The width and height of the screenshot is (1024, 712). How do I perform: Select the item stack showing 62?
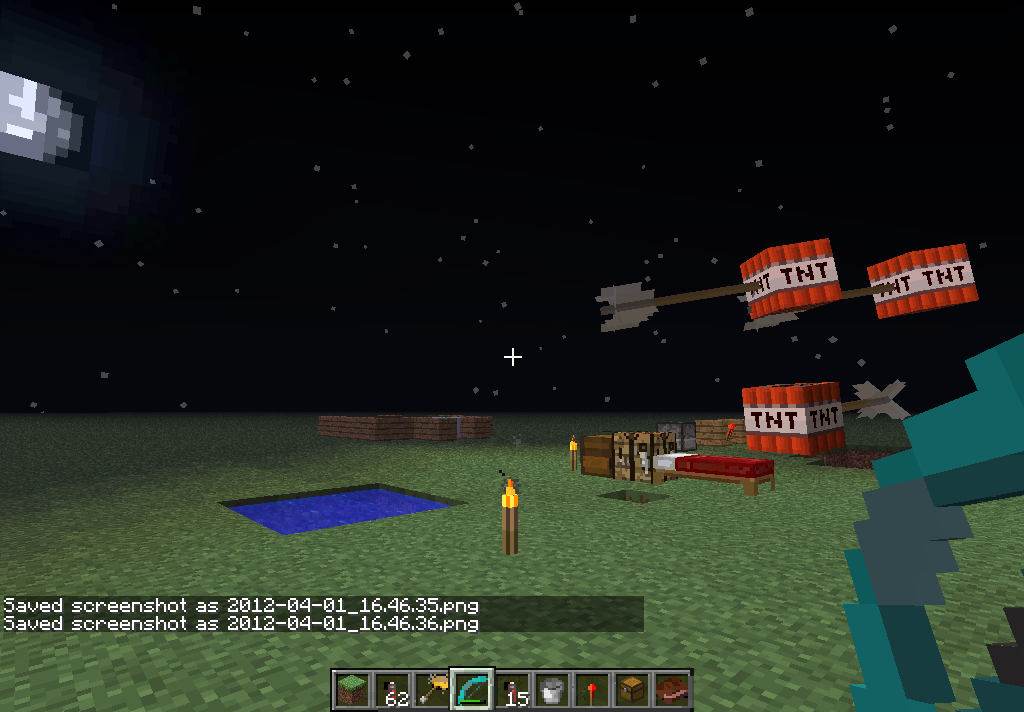click(x=391, y=690)
